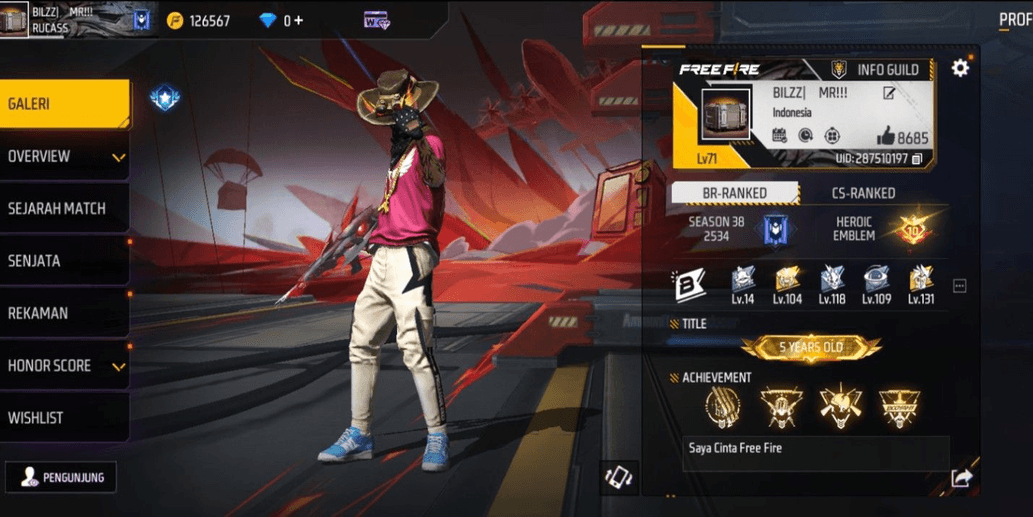Expand the Overview section
The height and width of the screenshot is (517, 1033).
tap(64, 157)
